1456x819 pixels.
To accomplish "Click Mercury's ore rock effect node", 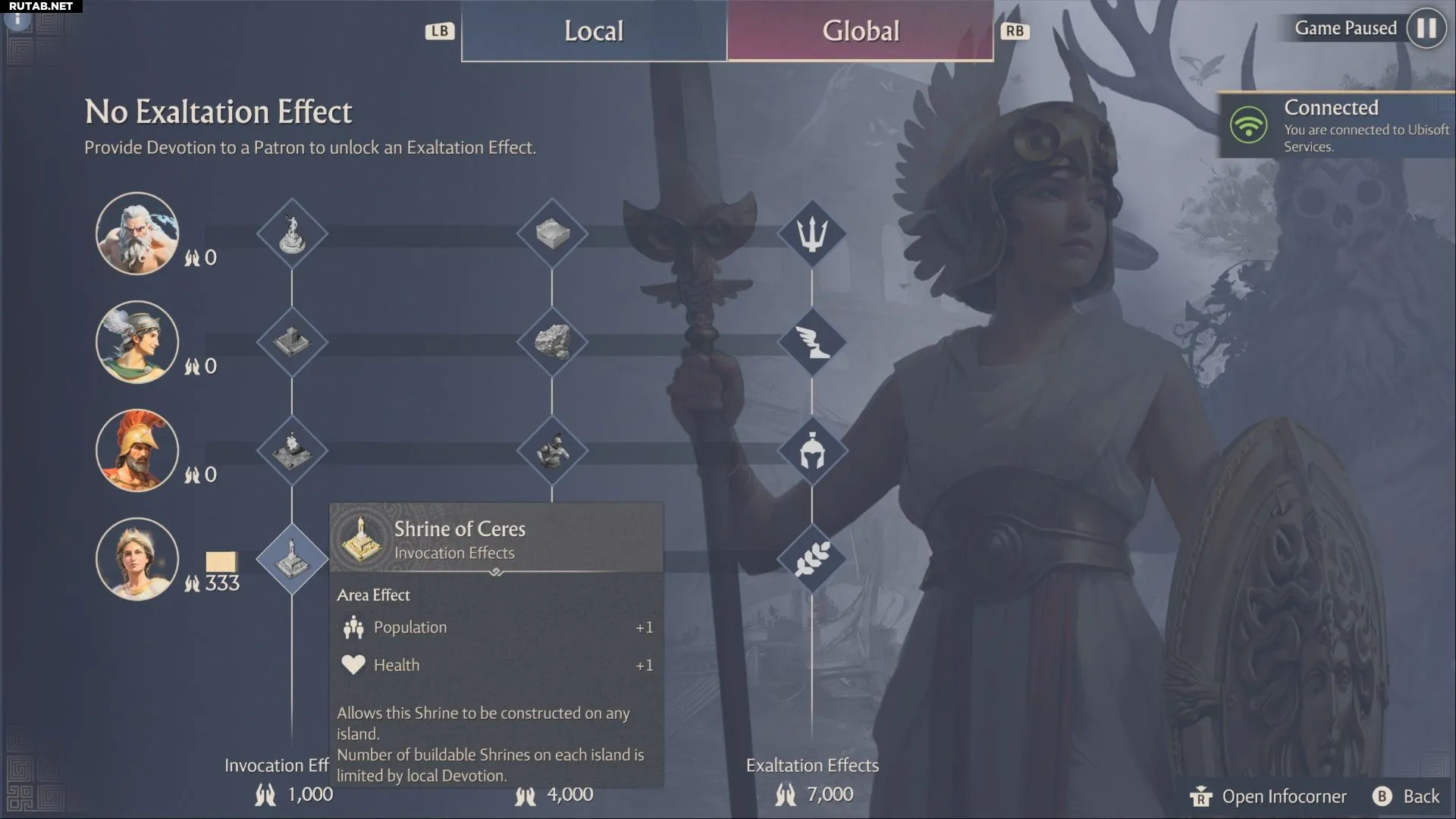I will 552,342.
